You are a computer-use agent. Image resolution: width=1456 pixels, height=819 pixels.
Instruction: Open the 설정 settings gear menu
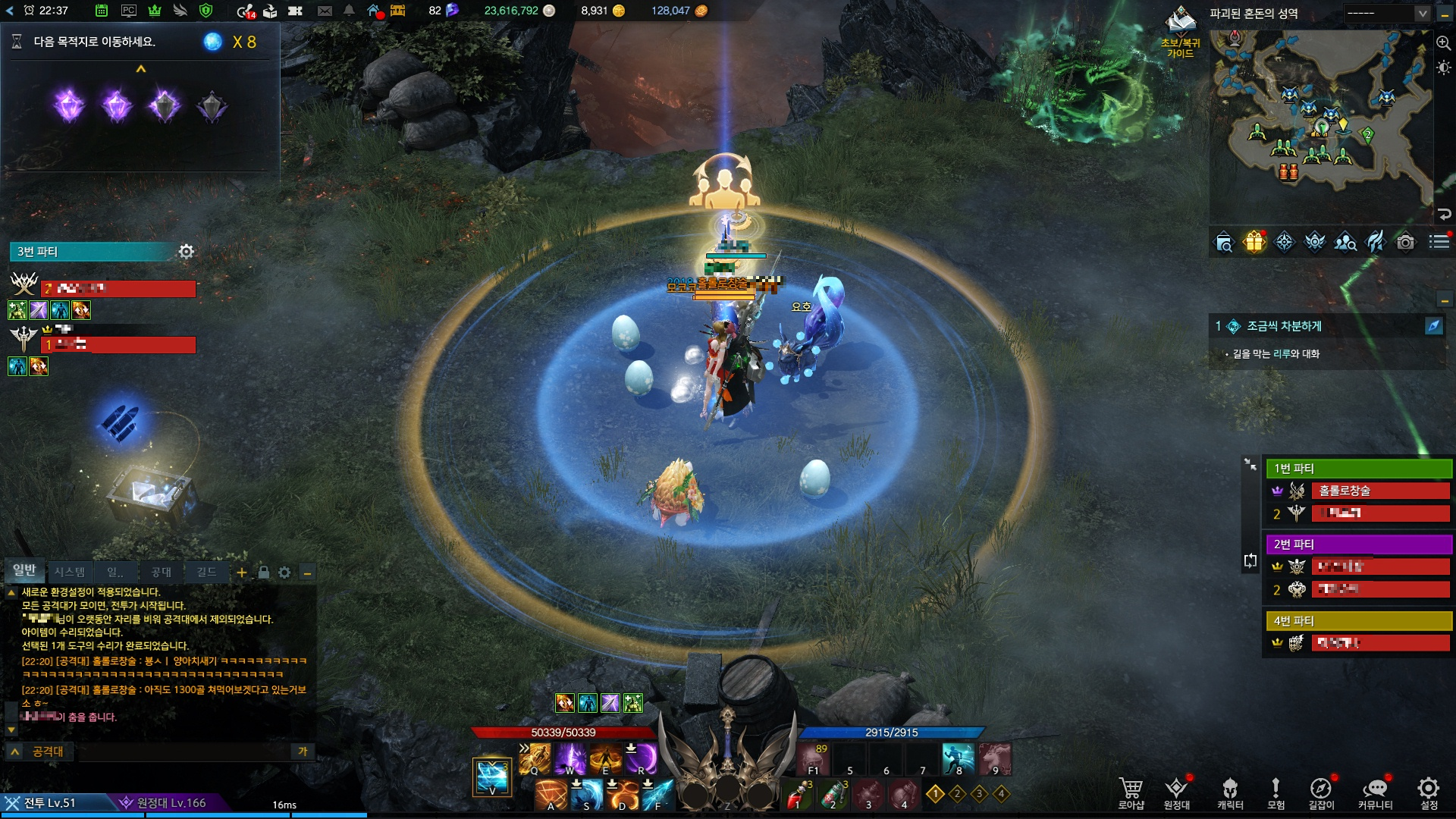click(1429, 792)
